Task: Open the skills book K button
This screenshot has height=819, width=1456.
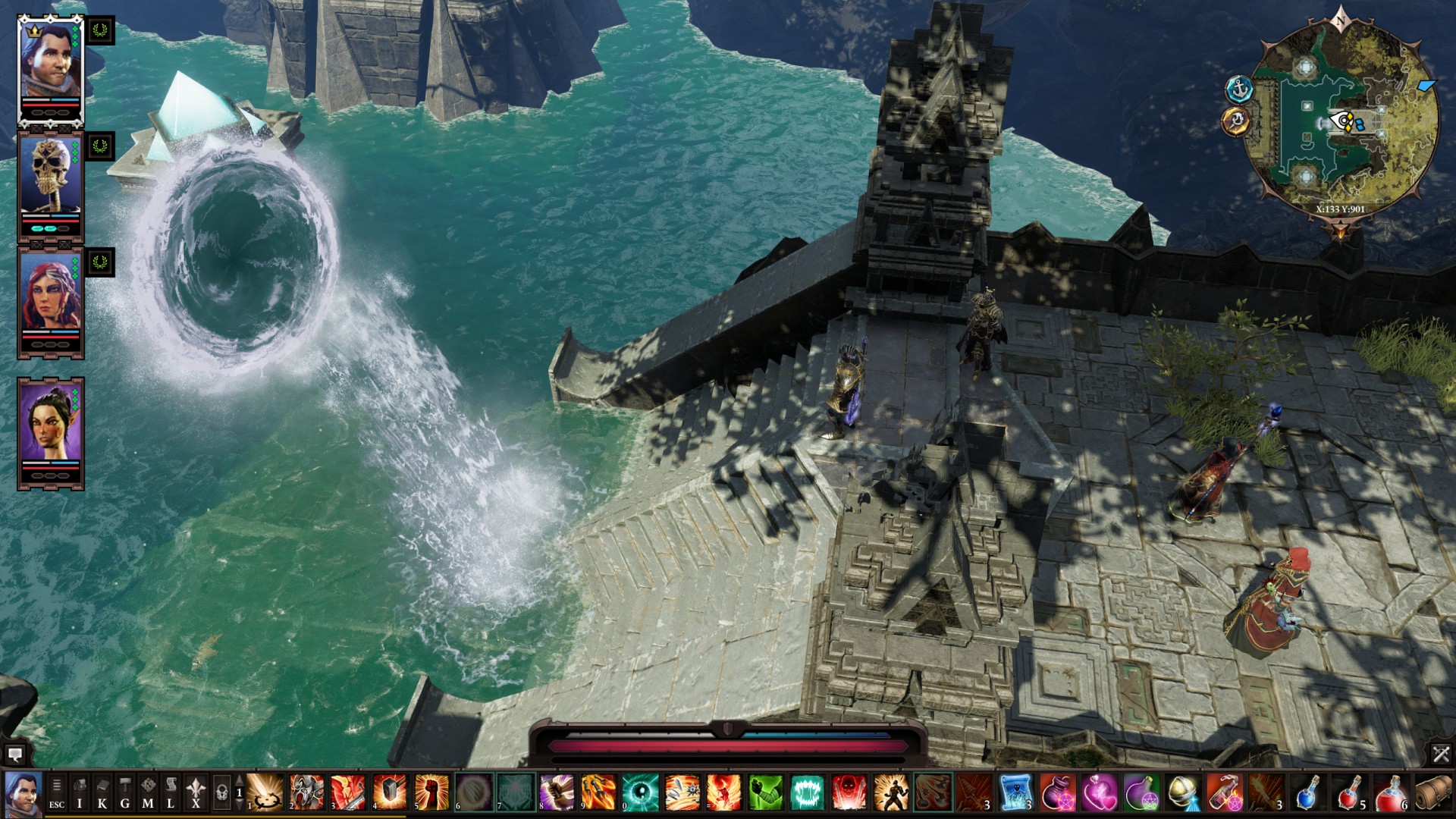Action: tap(102, 793)
